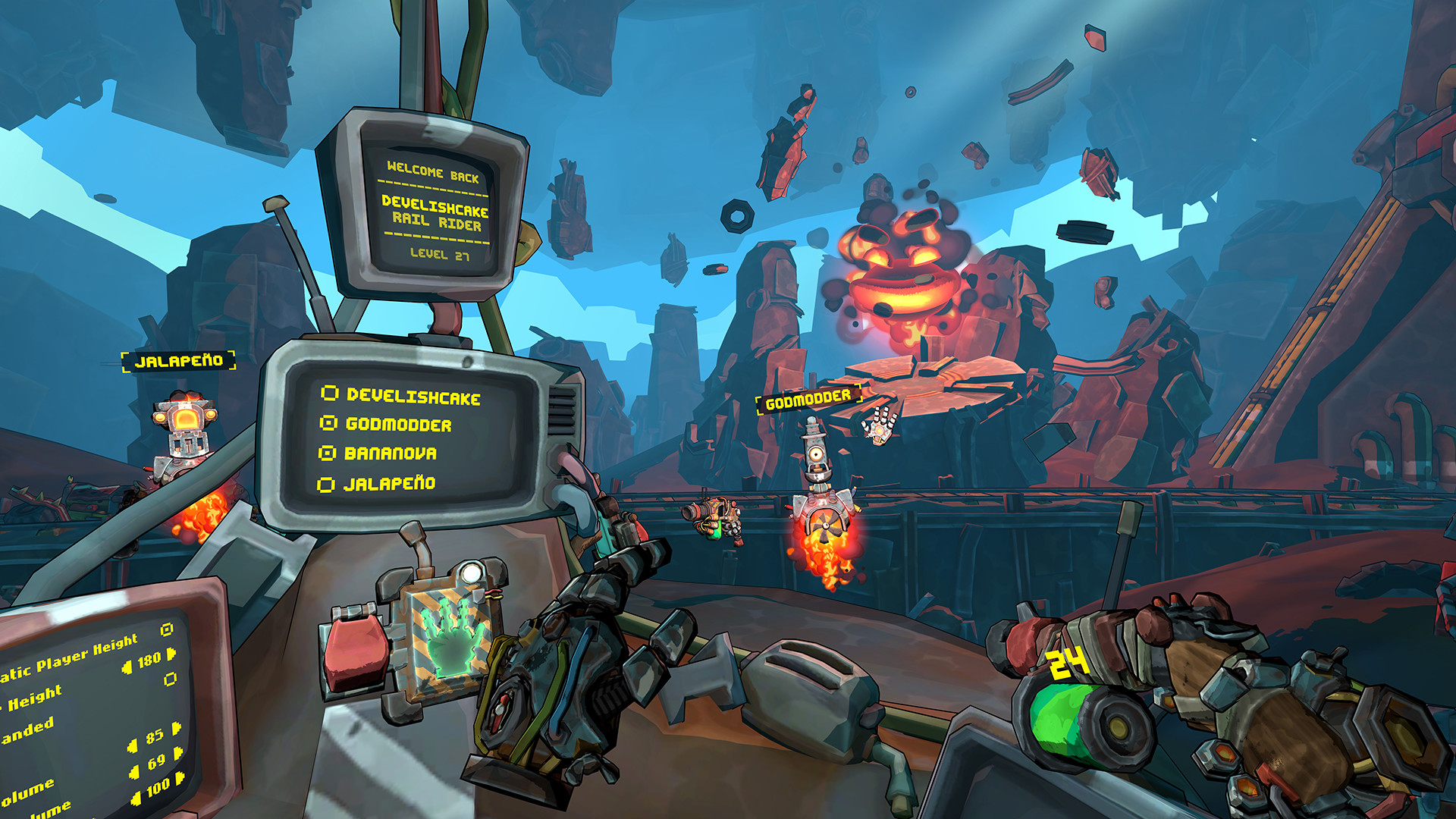Reduce the volume value showing 69
Screen dimensions: 1456x819
point(135,772)
